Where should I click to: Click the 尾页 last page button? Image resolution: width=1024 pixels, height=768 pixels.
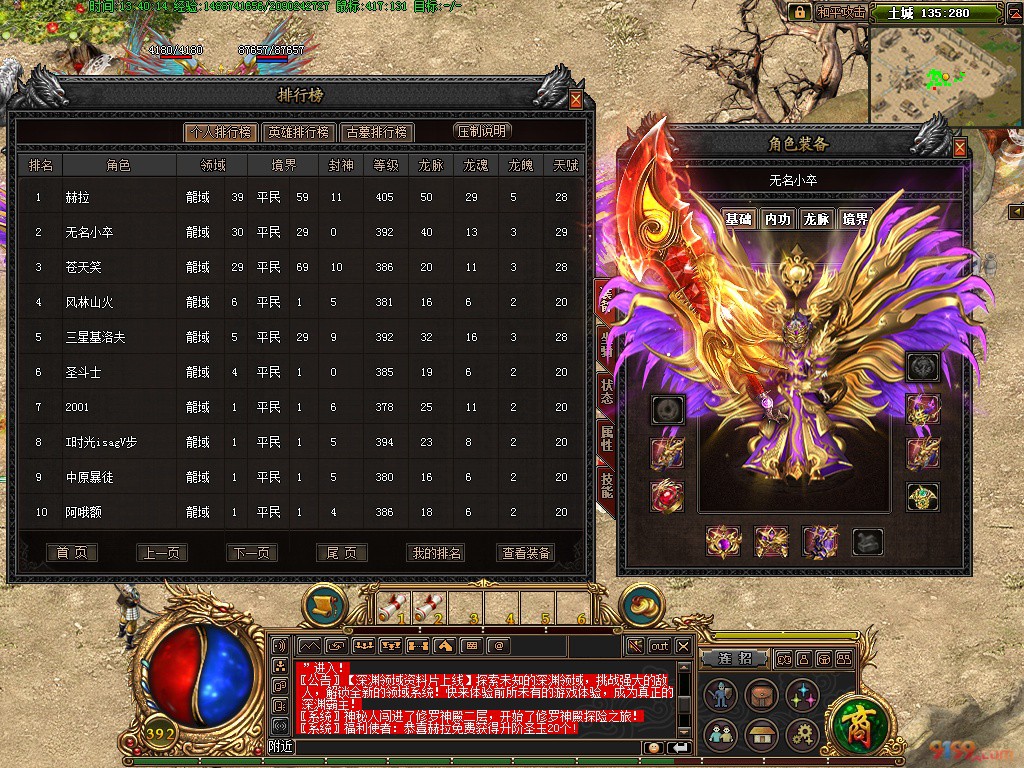coord(342,553)
